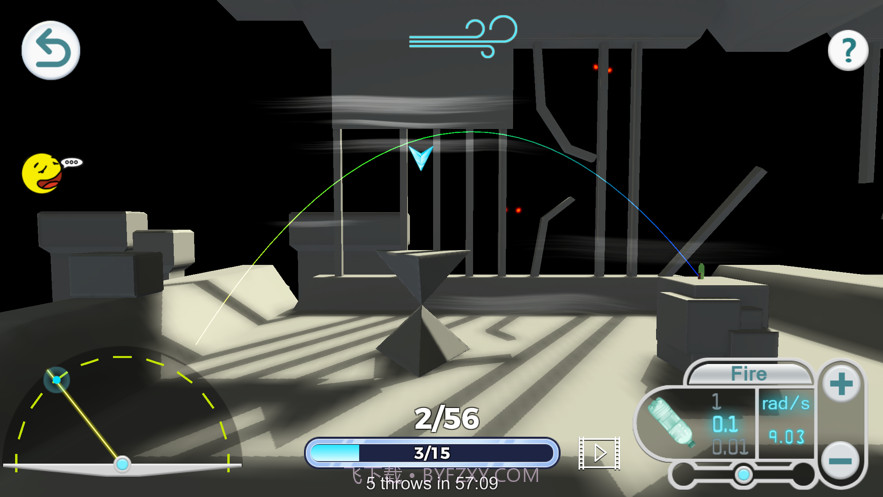Click the angle dial's cyan aim handle
883x497 pixels.
[x=57, y=379]
